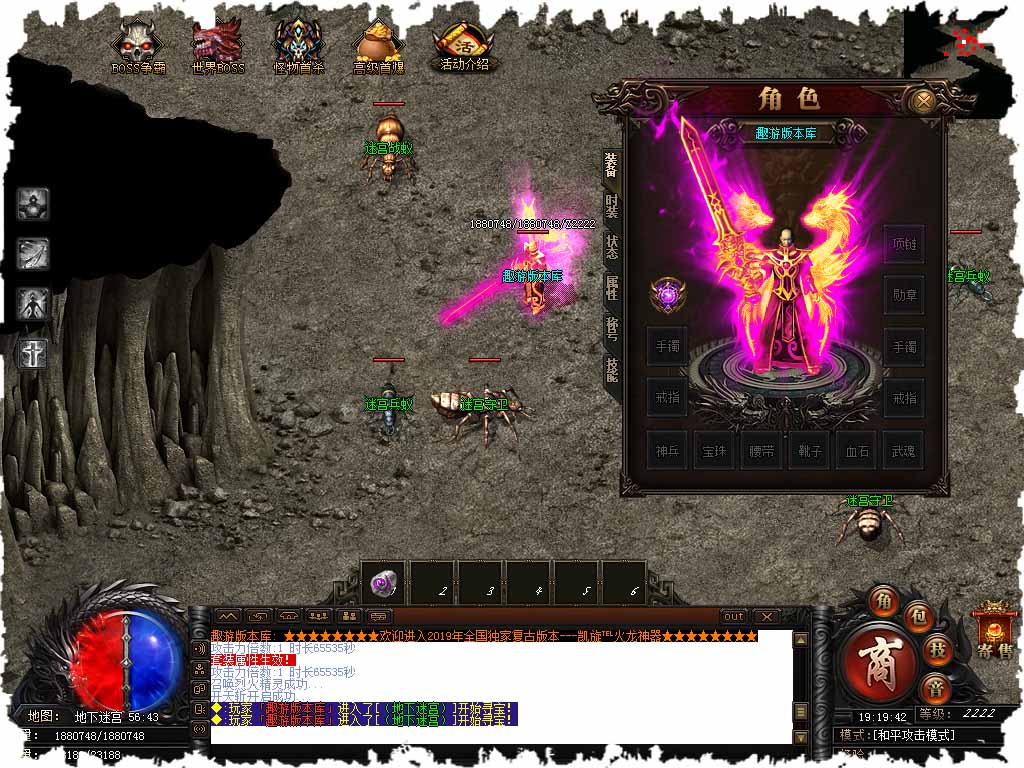1024x768 pixels.
Task: Switch to the 称号 tab
Action: [611, 329]
